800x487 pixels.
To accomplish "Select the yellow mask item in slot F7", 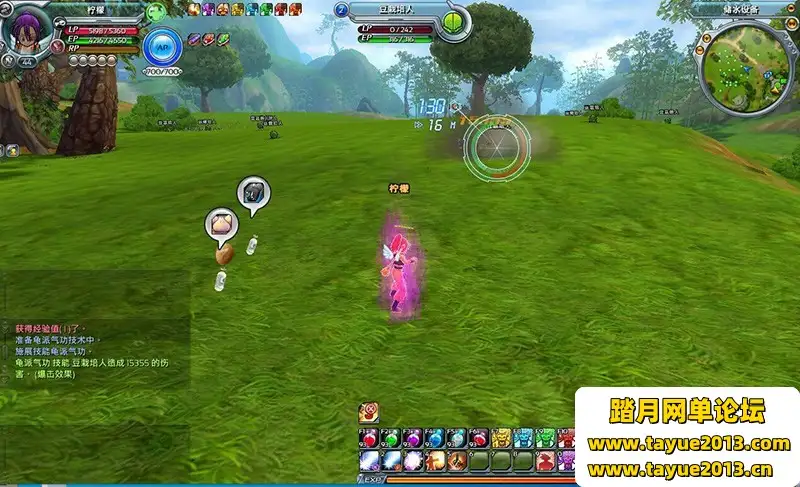I will click(501, 438).
